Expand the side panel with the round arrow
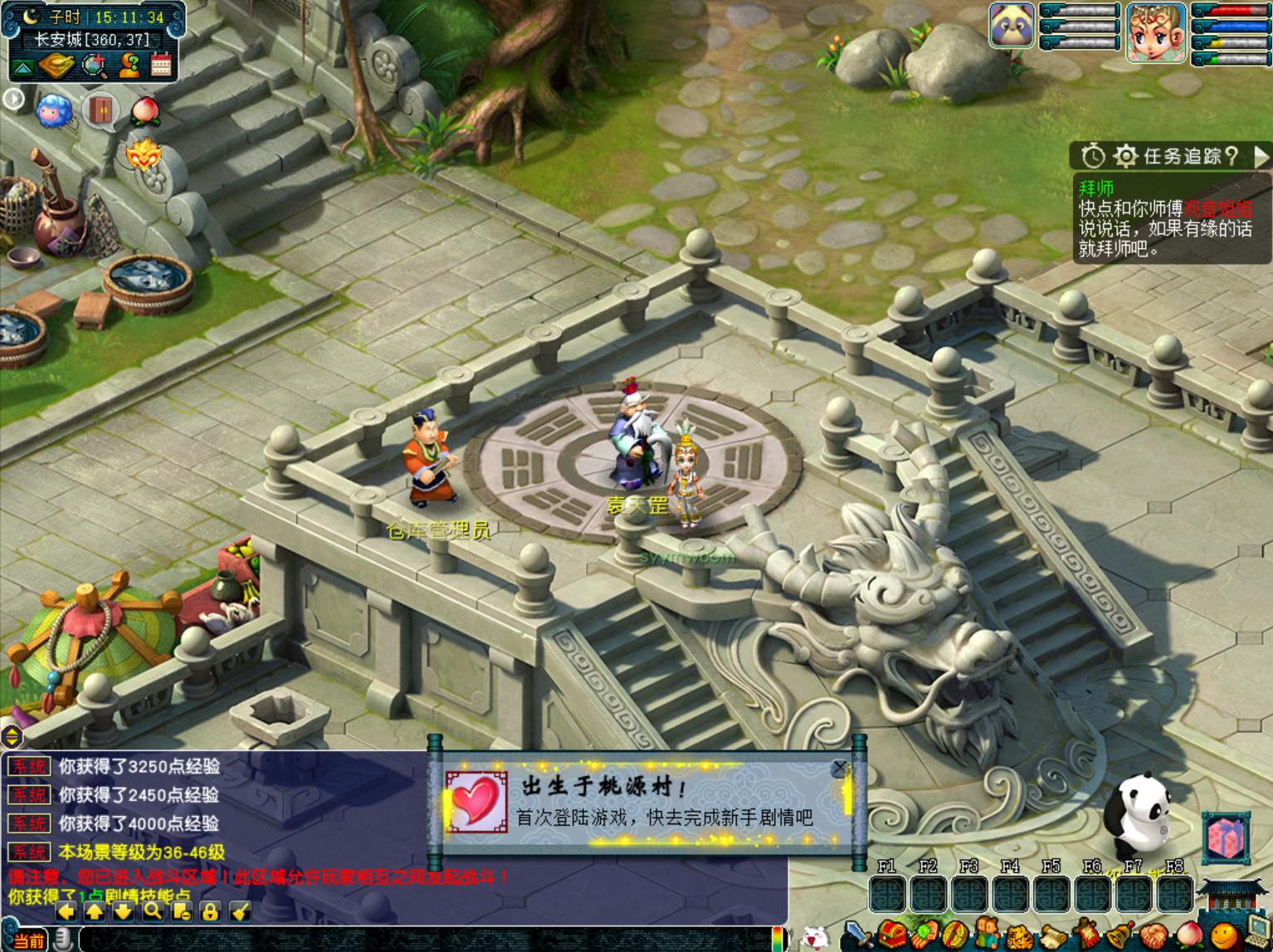 pyautogui.click(x=12, y=99)
